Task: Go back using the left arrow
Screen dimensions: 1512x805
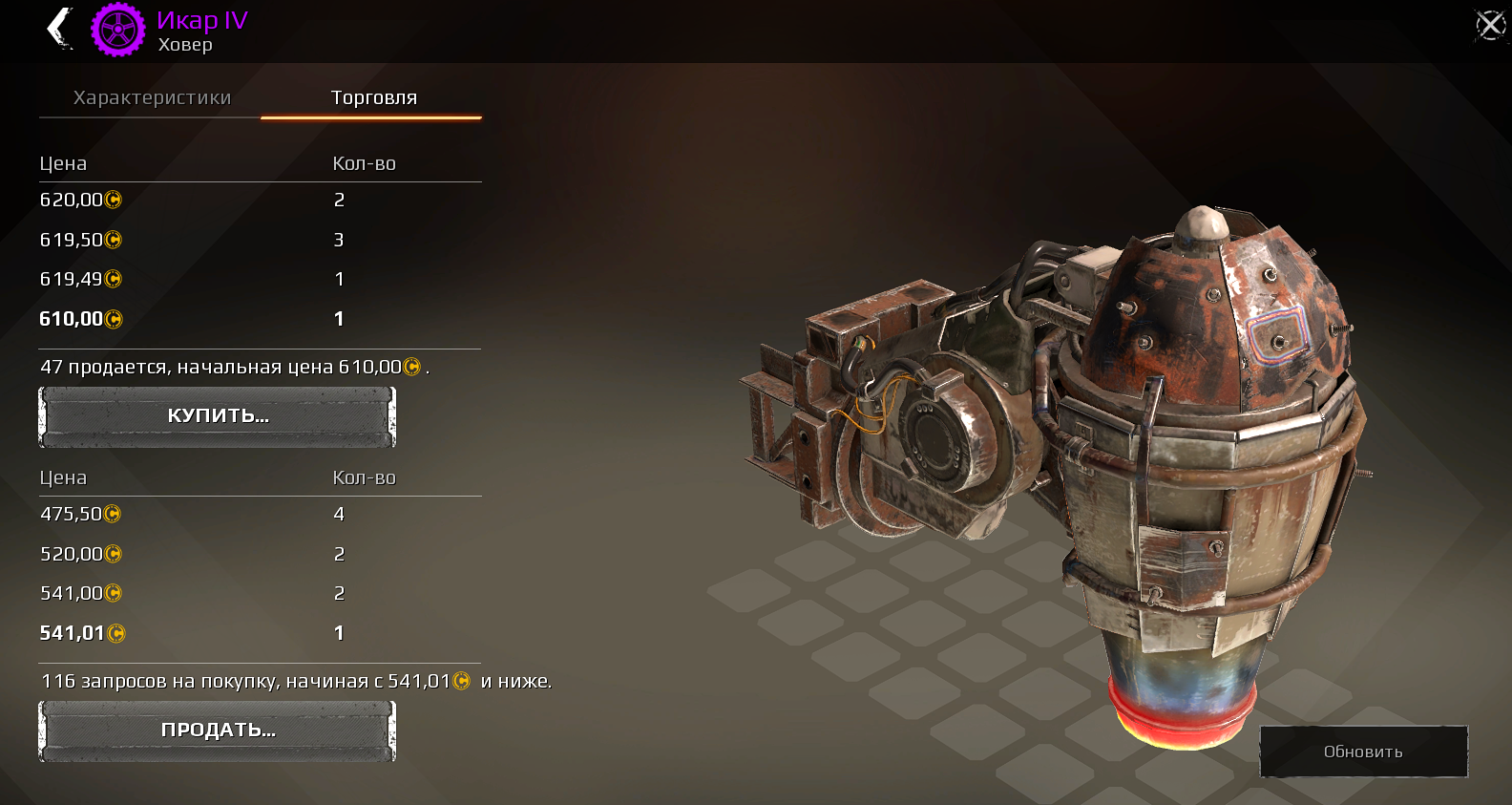Action: [60, 28]
